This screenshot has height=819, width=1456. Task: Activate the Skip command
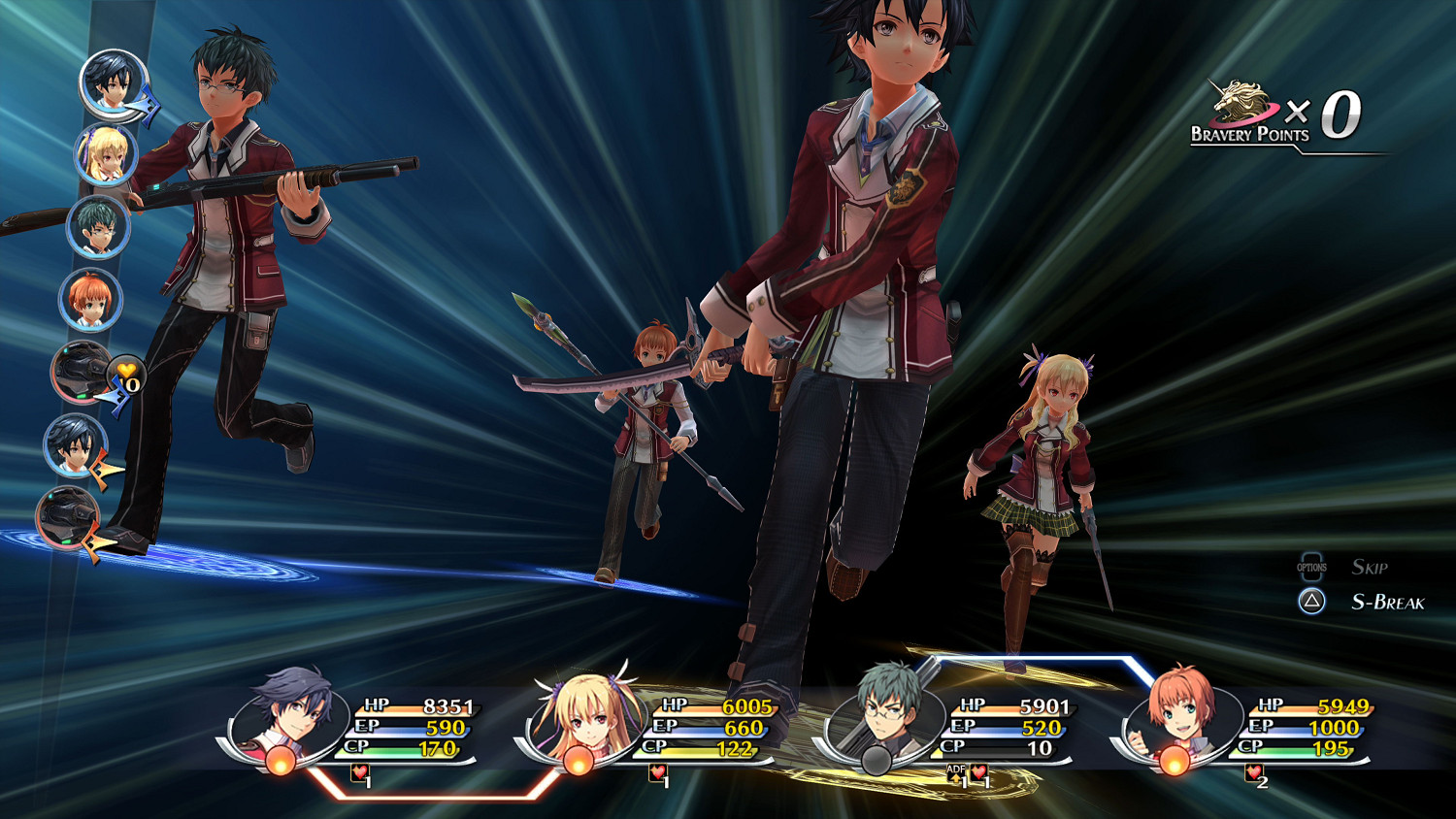[x=1372, y=567]
